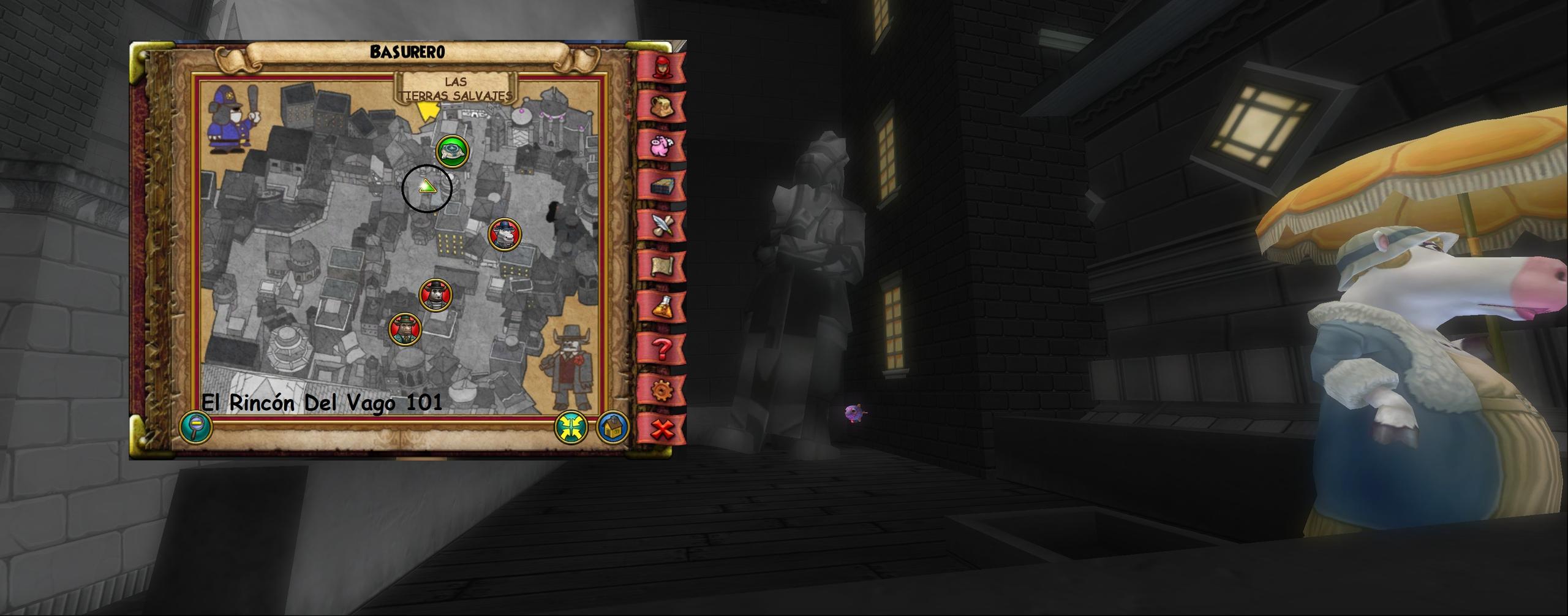Image resolution: width=1568 pixels, height=616 pixels.
Task: Select the blue-hat rat NPC map marker
Action: coord(505,234)
